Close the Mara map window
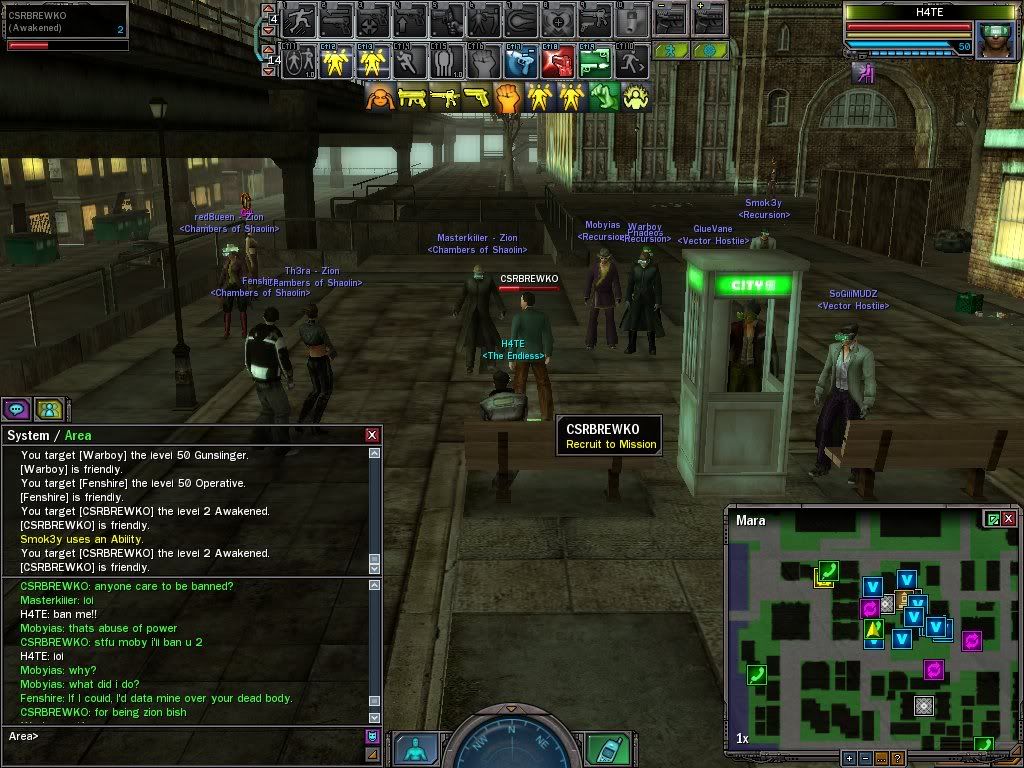 pyautogui.click(x=1009, y=519)
